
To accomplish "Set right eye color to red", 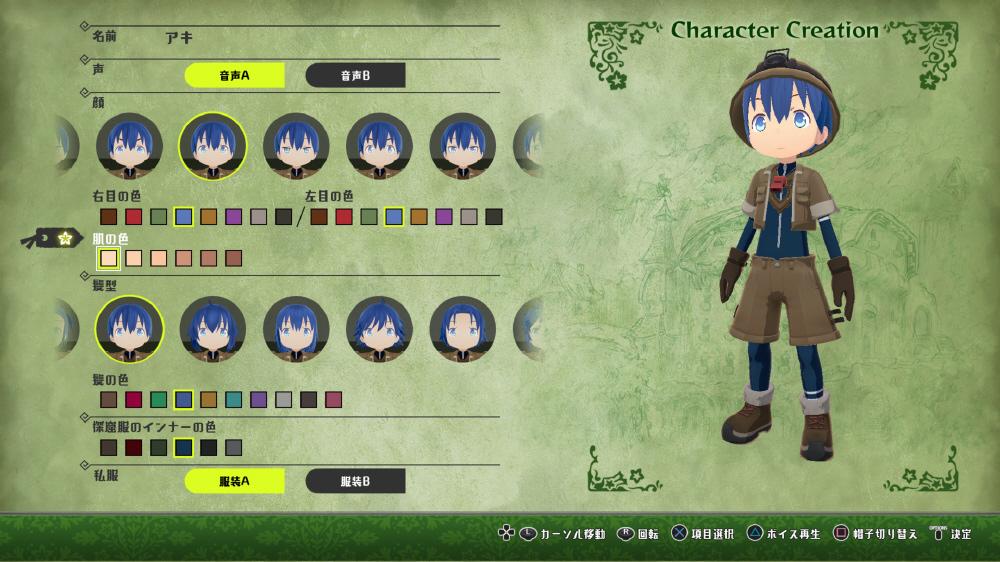I will tap(134, 217).
